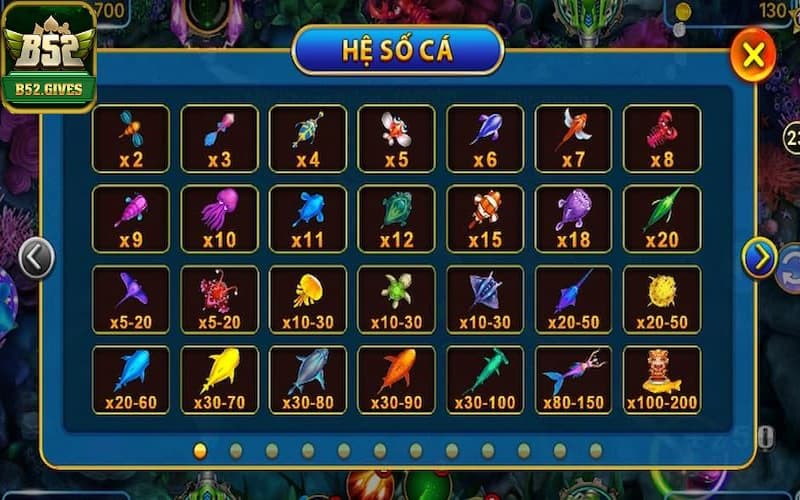Choose the x8 red lobster tile

661,138
